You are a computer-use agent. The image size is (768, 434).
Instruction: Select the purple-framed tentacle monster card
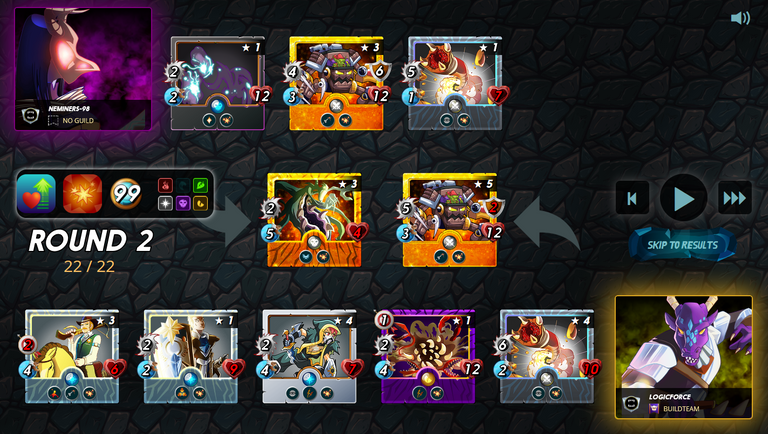click(428, 356)
